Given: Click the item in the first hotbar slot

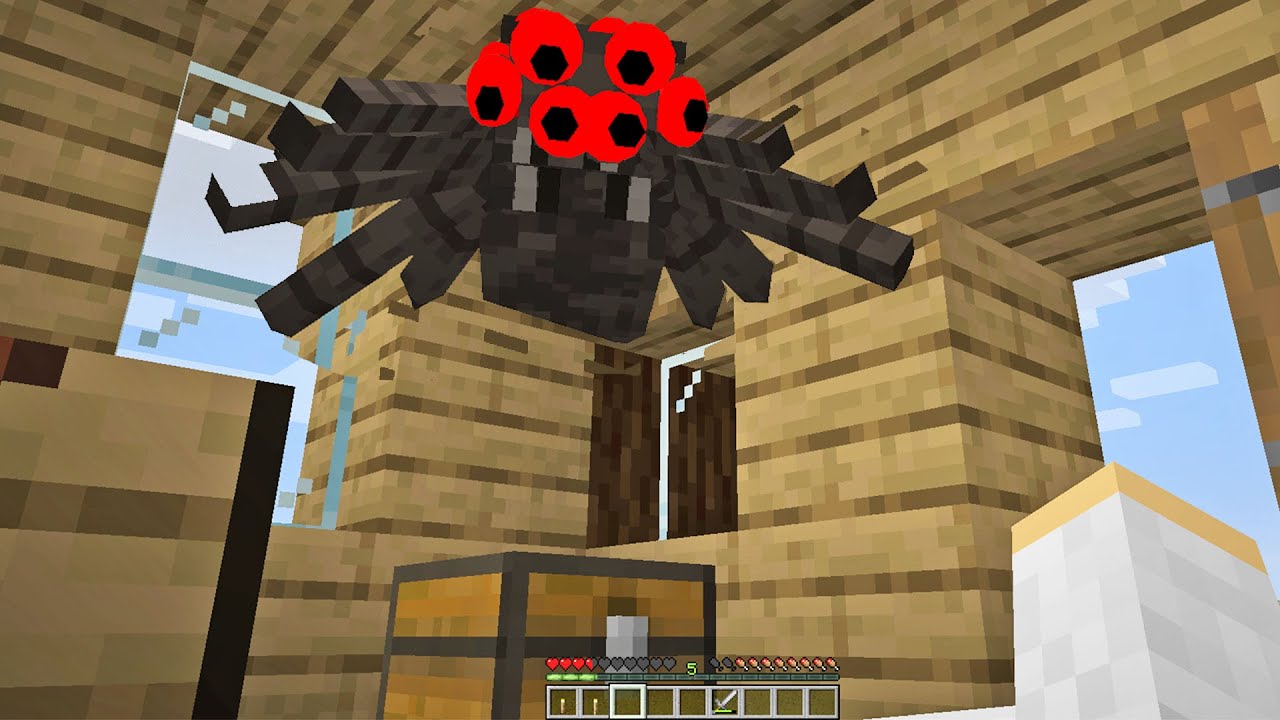Looking at the screenshot, I should 562,700.
